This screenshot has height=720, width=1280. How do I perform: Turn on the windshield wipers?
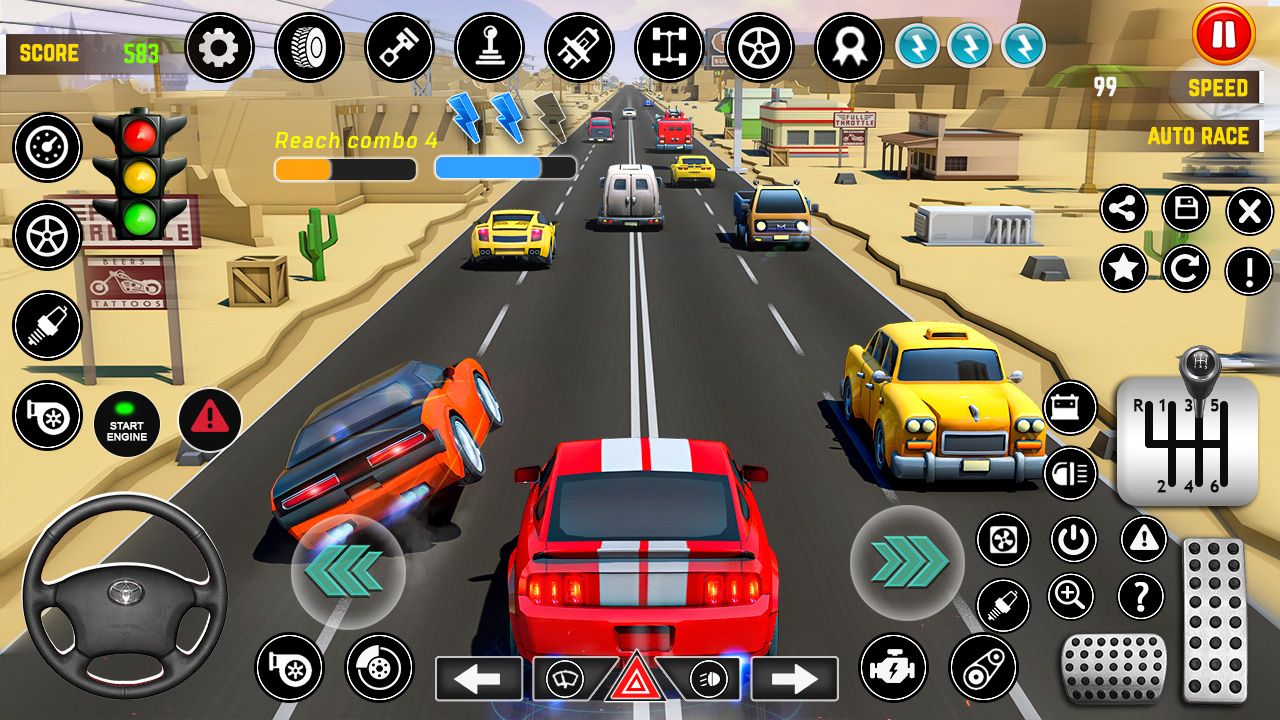click(x=566, y=680)
